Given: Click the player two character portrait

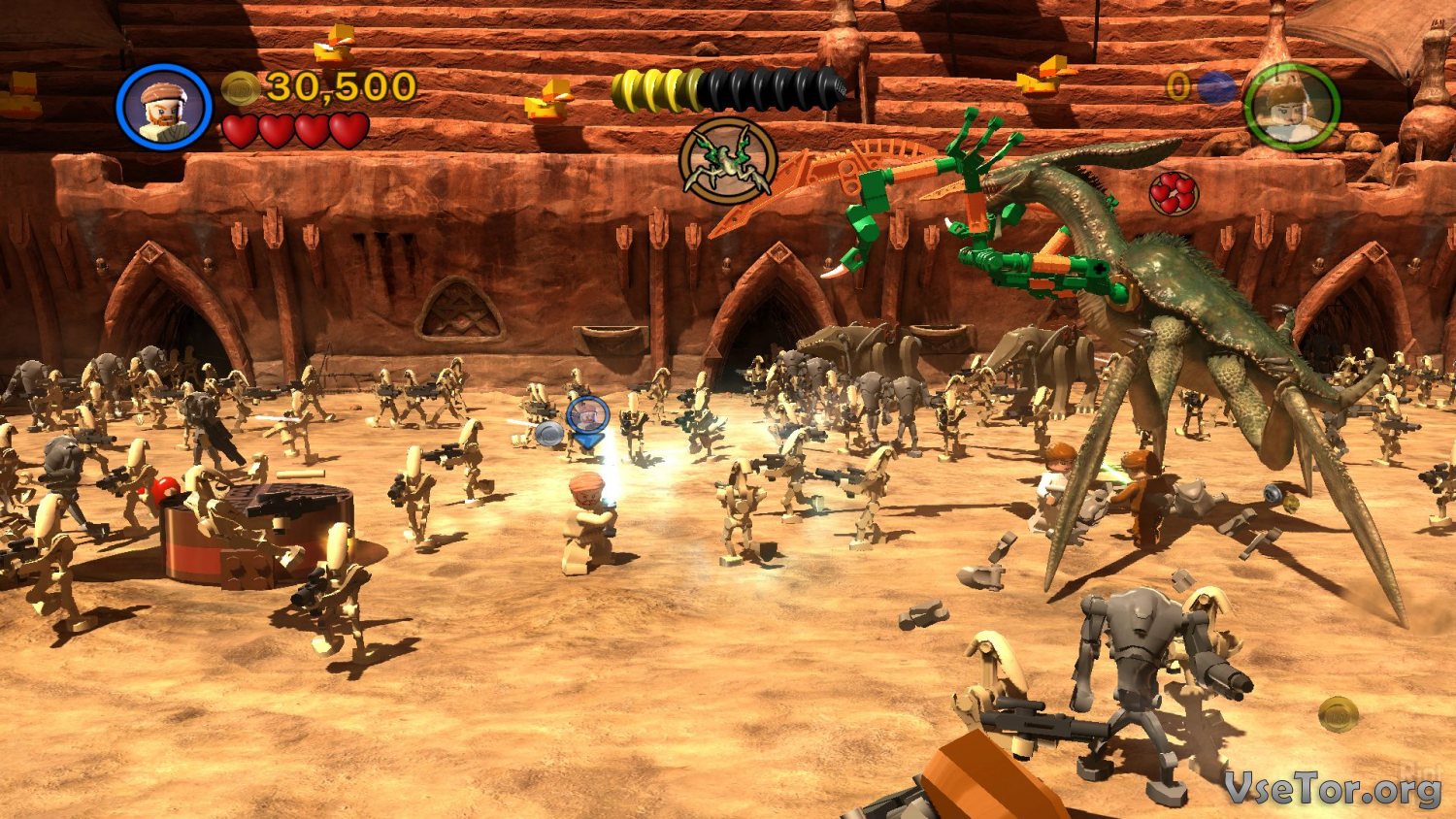Looking at the screenshot, I should click(x=1291, y=106).
